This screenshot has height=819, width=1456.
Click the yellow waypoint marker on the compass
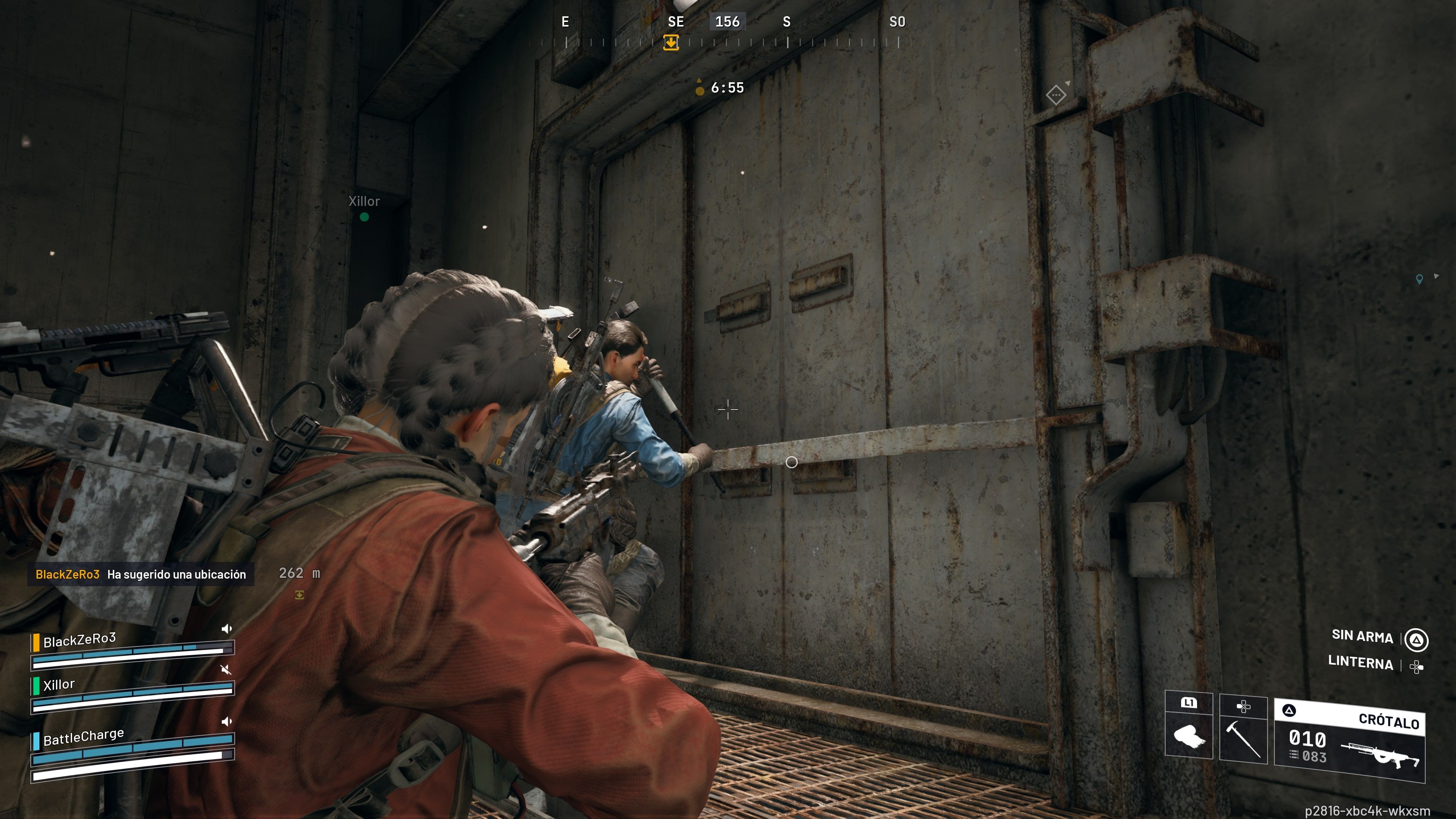(671, 42)
